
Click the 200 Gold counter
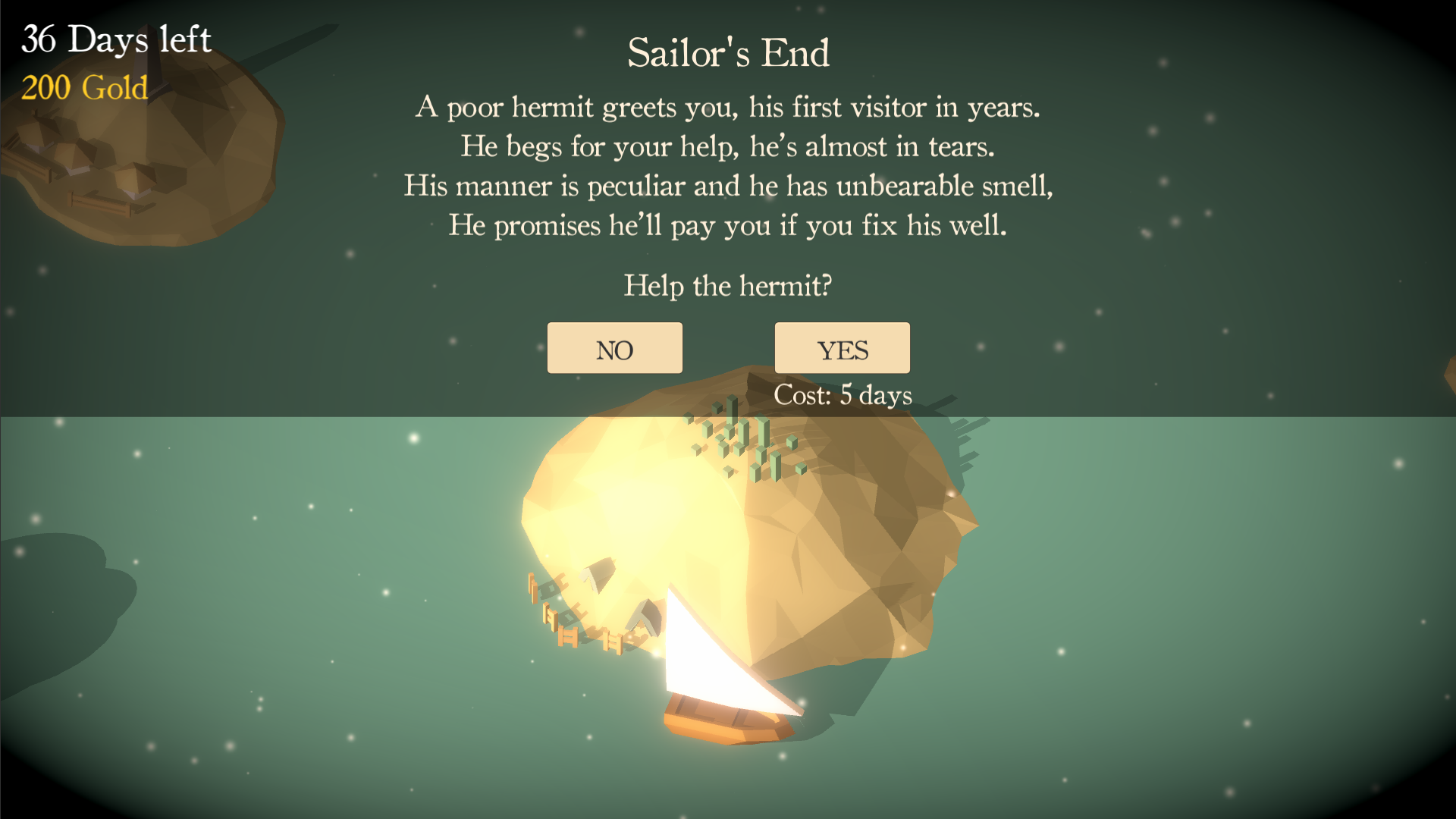coord(83,89)
